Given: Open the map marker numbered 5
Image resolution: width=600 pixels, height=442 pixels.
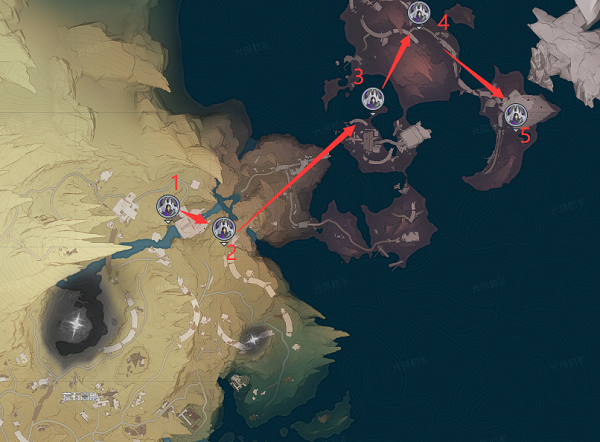Looking at the screenshot, I should pos(515,113).
